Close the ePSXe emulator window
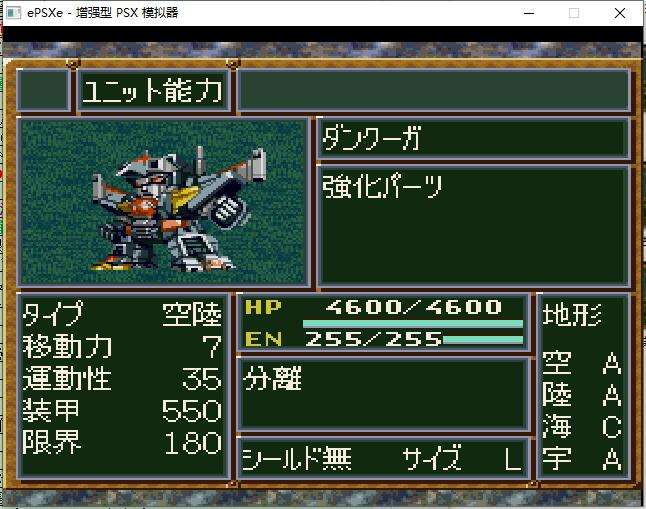The width and height of the screenshot is (646, 509). pyautogui.click(x=622, y=13)
